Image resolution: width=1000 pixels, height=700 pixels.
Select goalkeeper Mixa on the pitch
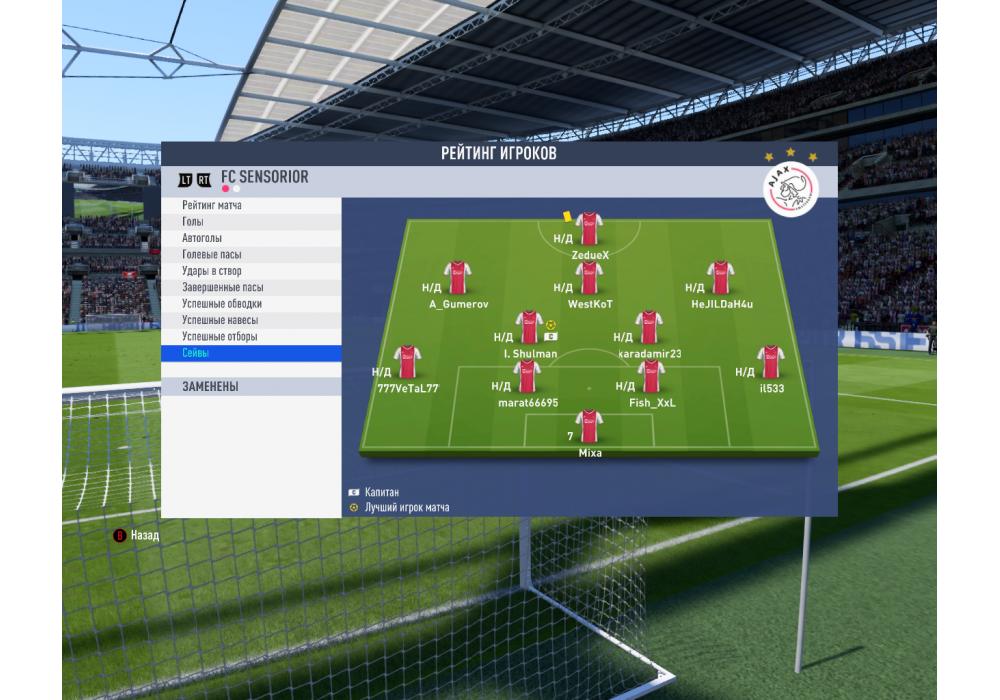589,427
